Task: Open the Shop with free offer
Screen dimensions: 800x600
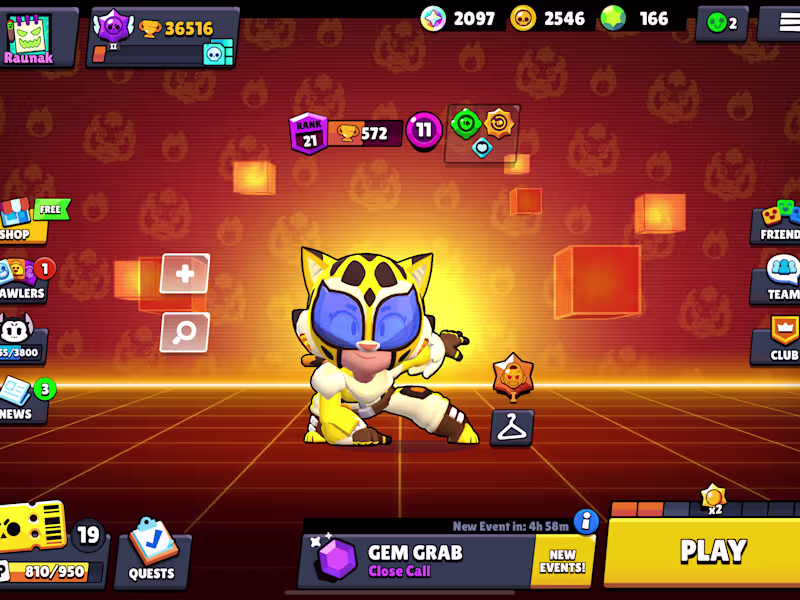Action: tap(22, 221)
